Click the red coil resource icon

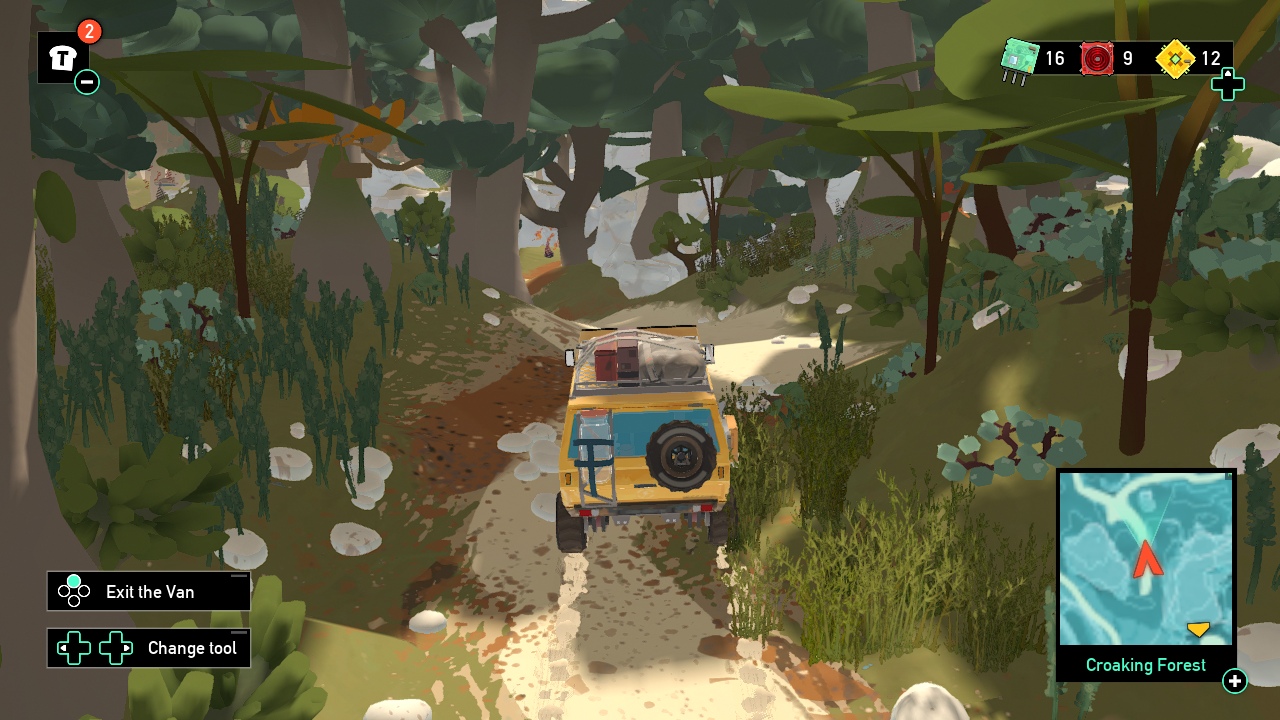coord(1098,58)
